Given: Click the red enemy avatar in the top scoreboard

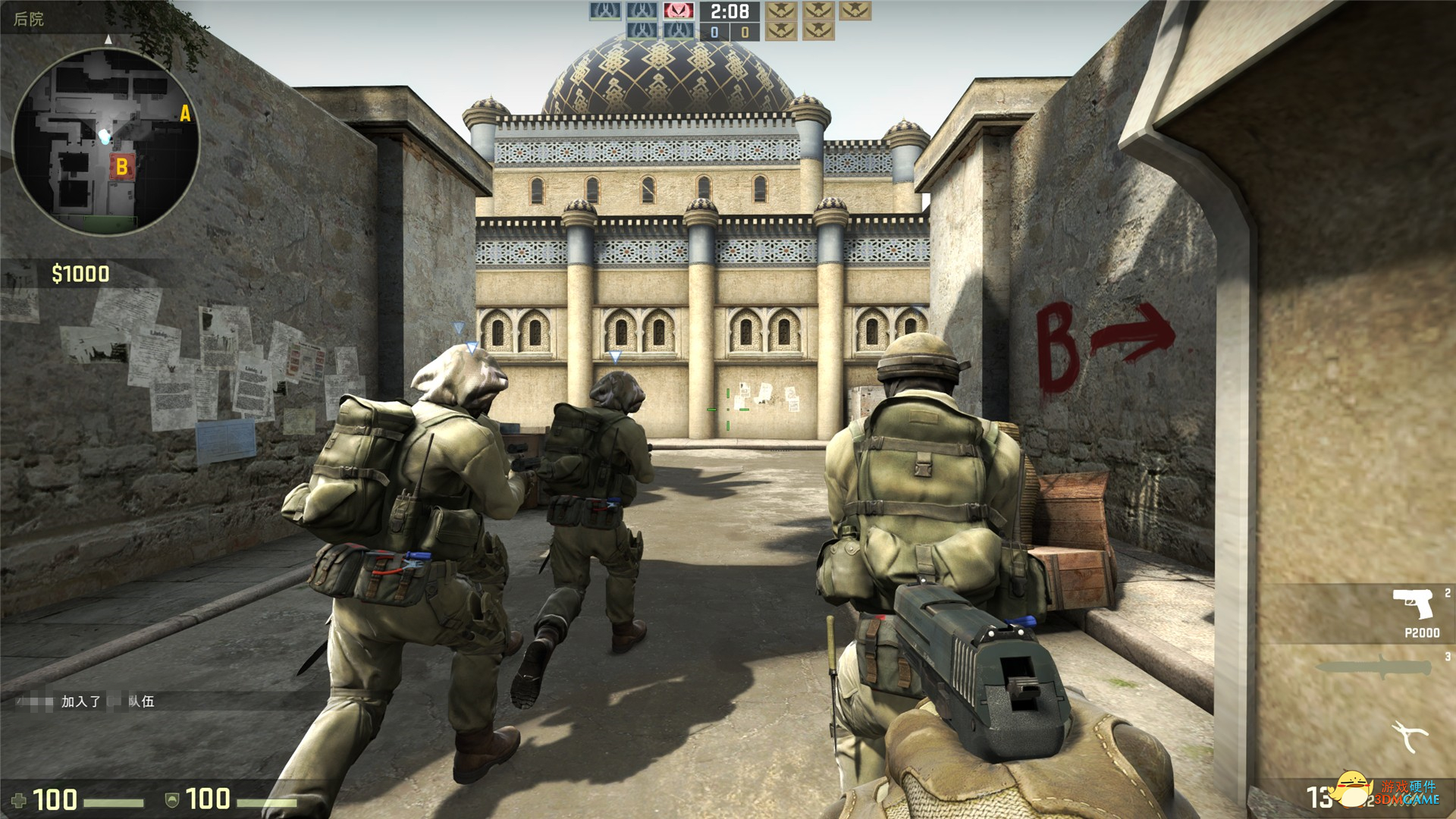Looking at the screenshot, I should (679, 12).
